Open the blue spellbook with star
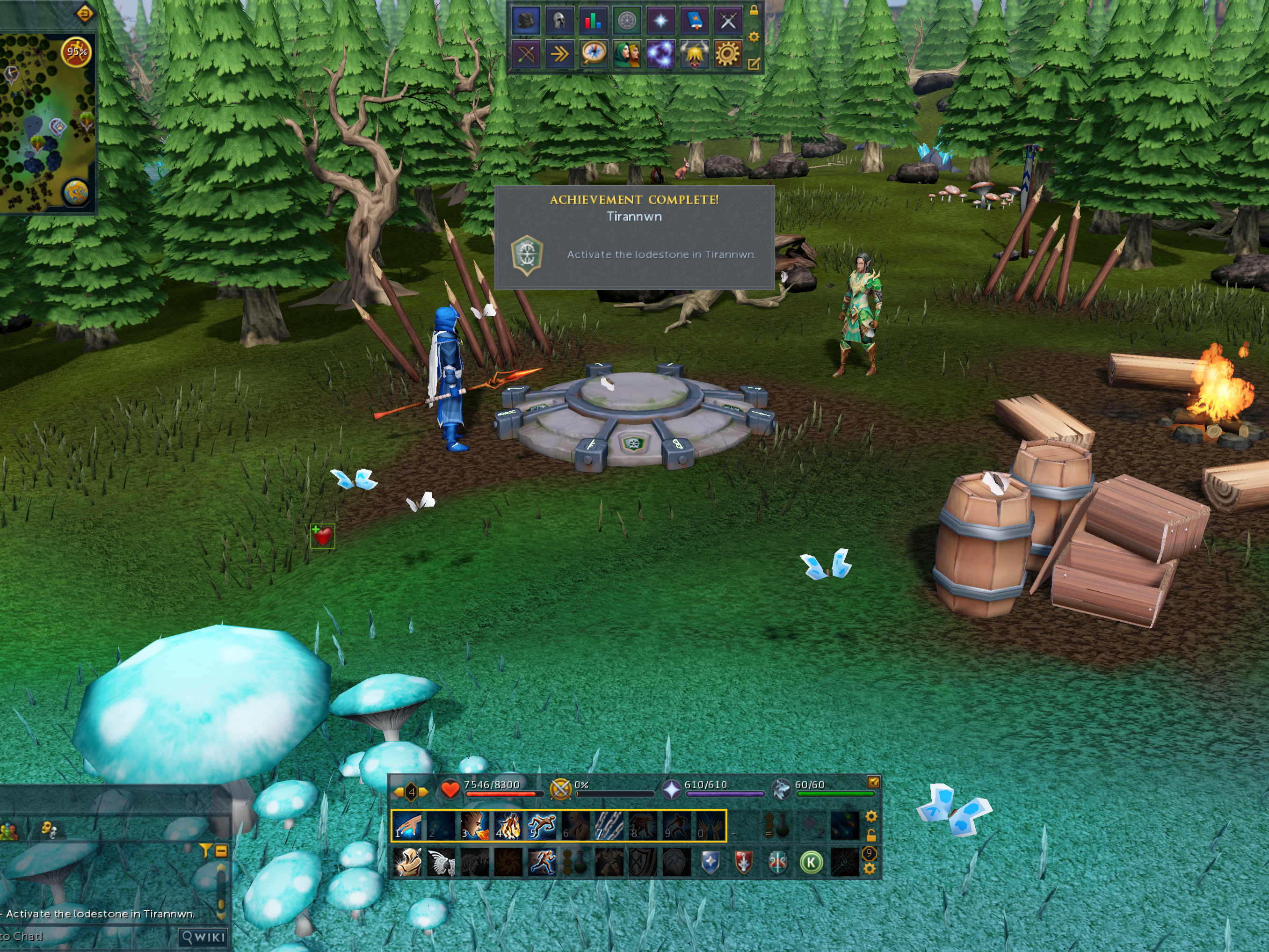Viewport: 1269px width, 952px height. [694, 21]
